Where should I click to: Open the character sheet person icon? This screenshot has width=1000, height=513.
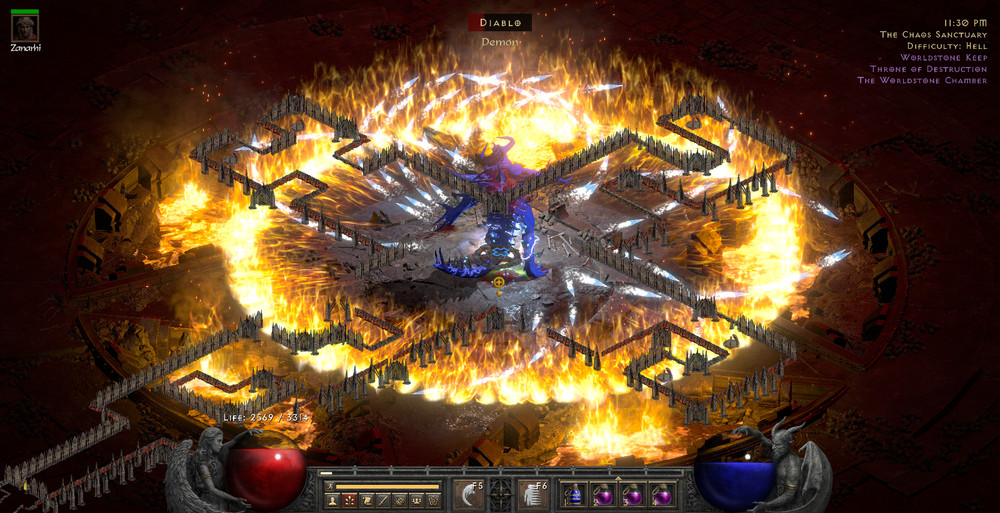[x=332, y=500]
